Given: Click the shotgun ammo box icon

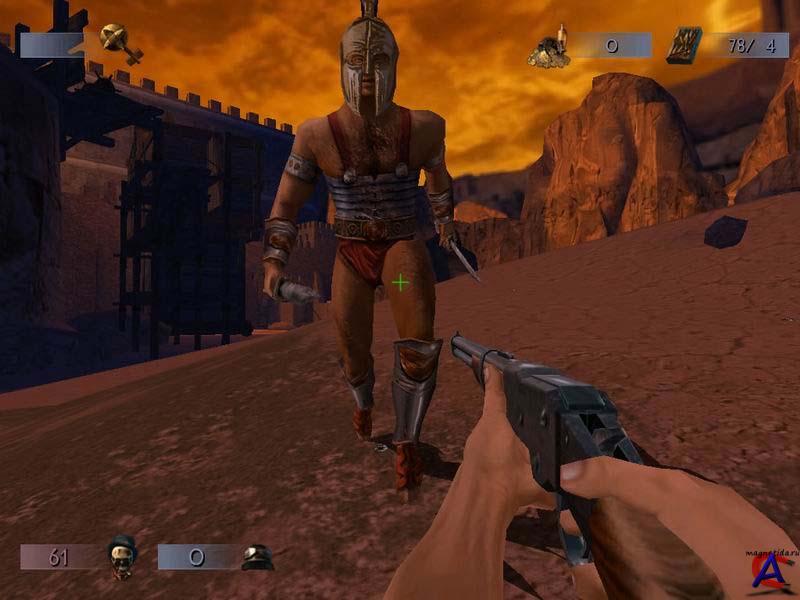Looking at the screenshot, I should 684,45.
